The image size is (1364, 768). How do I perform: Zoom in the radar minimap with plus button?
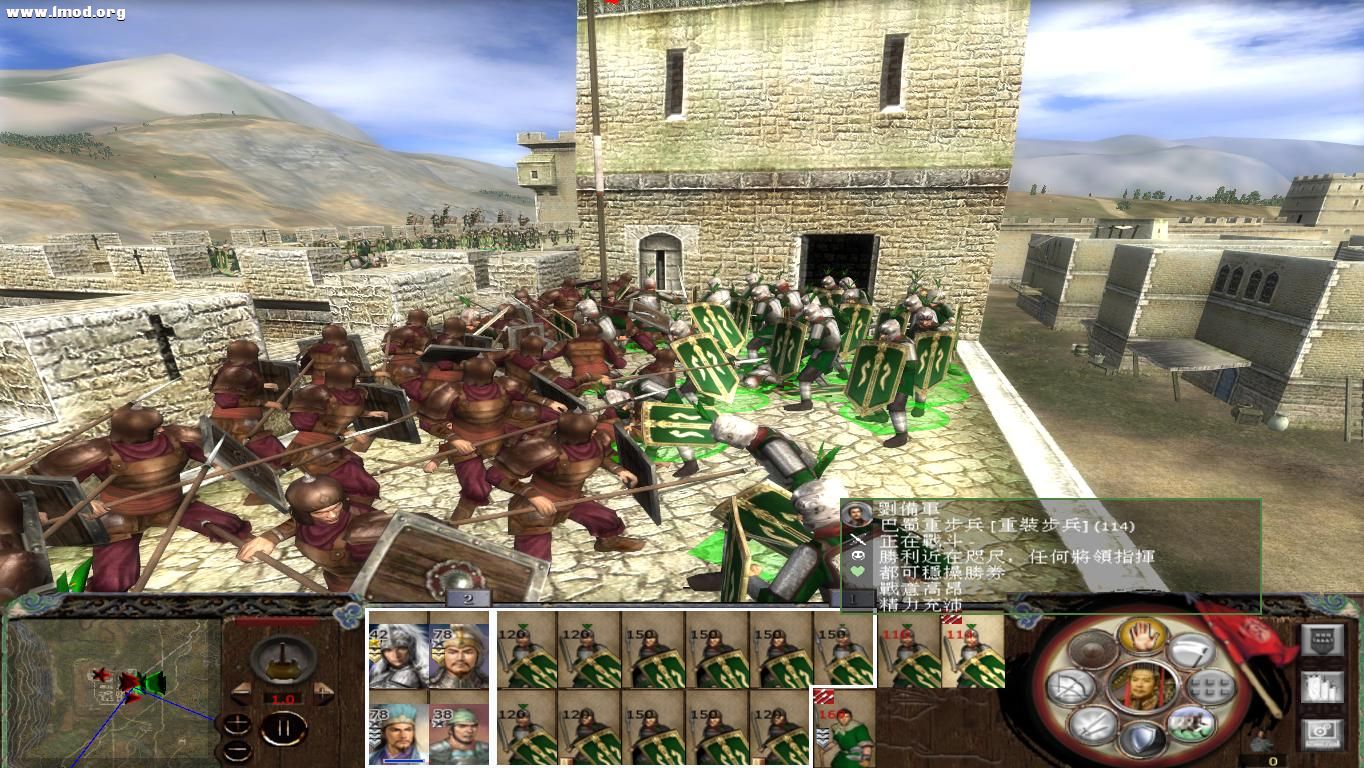point(237,722)
